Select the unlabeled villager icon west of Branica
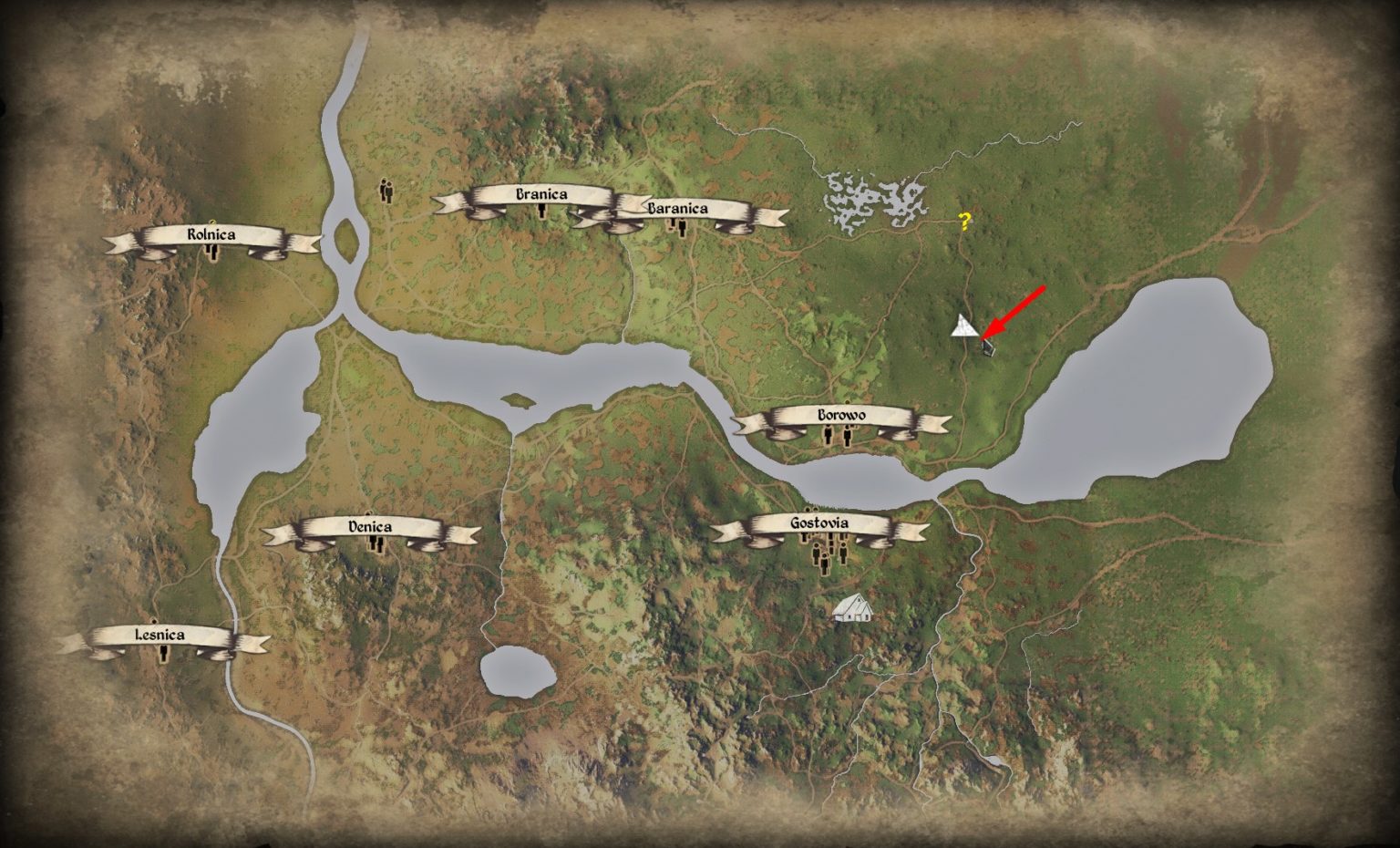 tap(386, 193)
